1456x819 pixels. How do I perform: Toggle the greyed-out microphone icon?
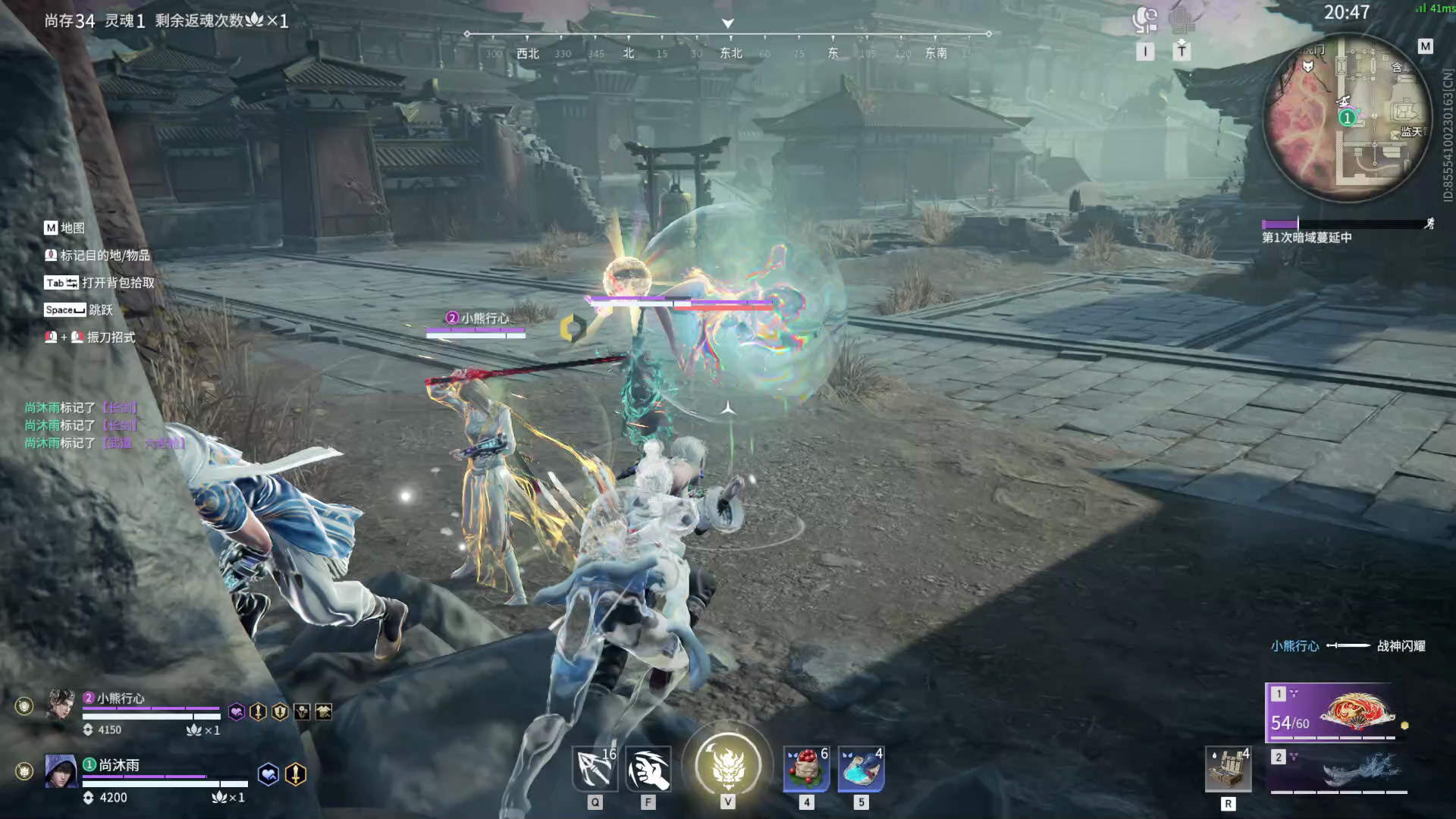coord(1181,20)
